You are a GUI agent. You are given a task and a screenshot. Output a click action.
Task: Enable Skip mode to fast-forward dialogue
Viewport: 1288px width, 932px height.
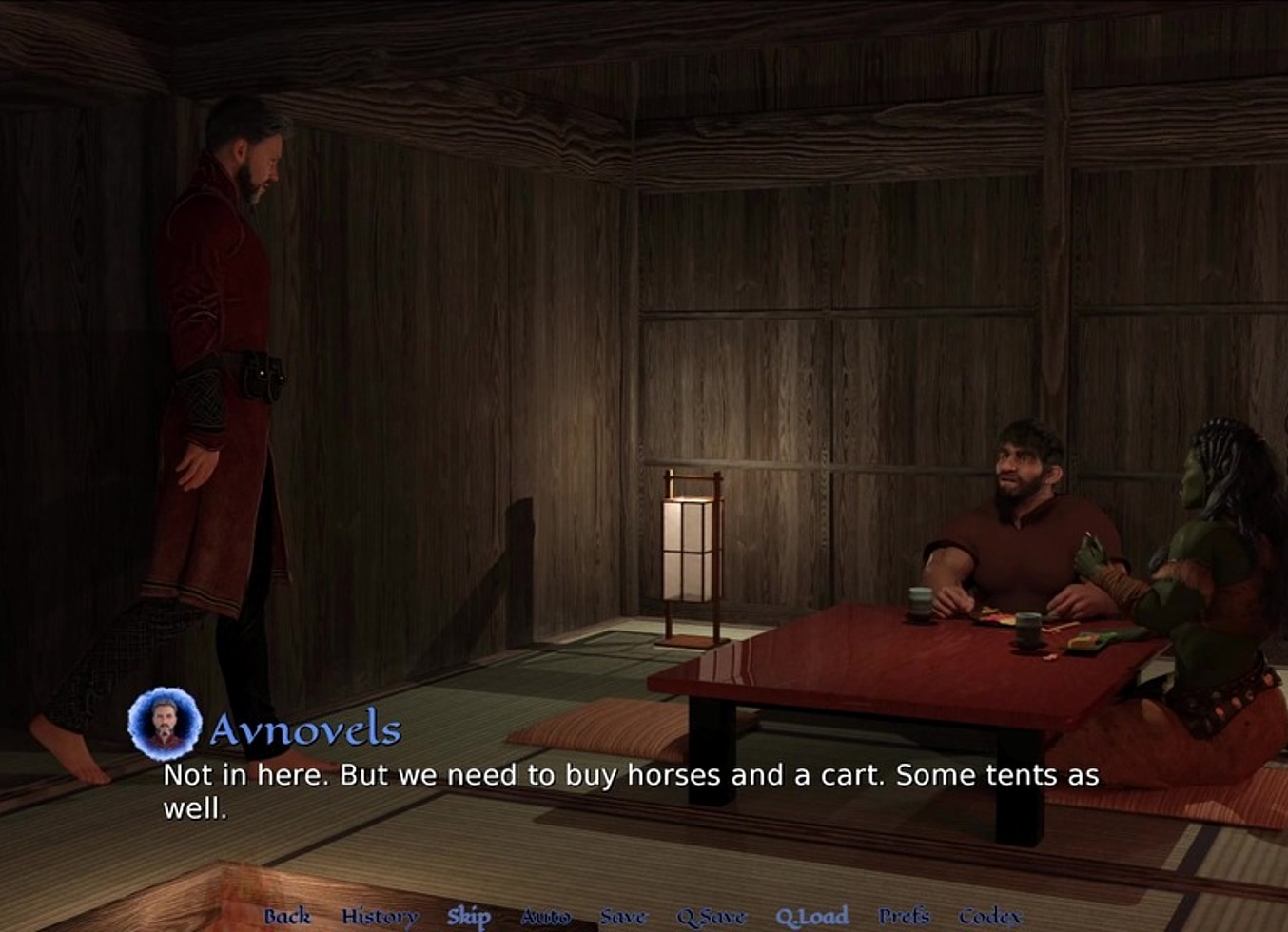[471, 916]
